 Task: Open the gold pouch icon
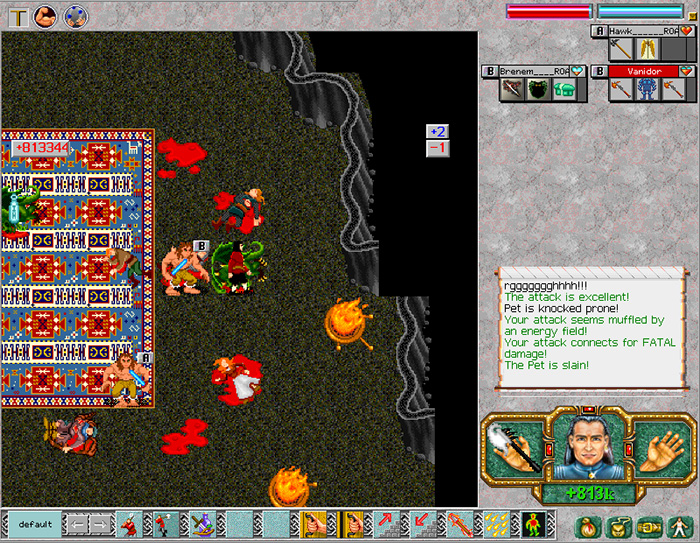pos(617,525)
